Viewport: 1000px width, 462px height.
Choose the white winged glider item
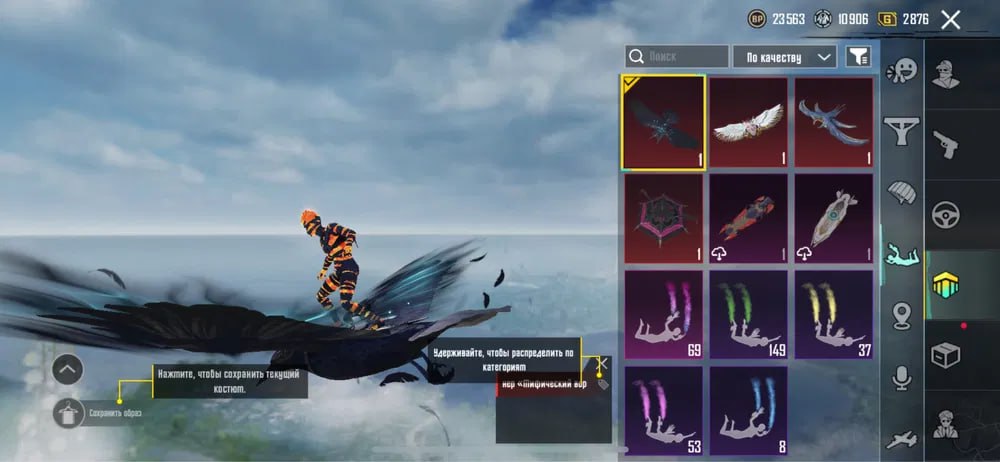pyautogui.click(x=748, y=122)
